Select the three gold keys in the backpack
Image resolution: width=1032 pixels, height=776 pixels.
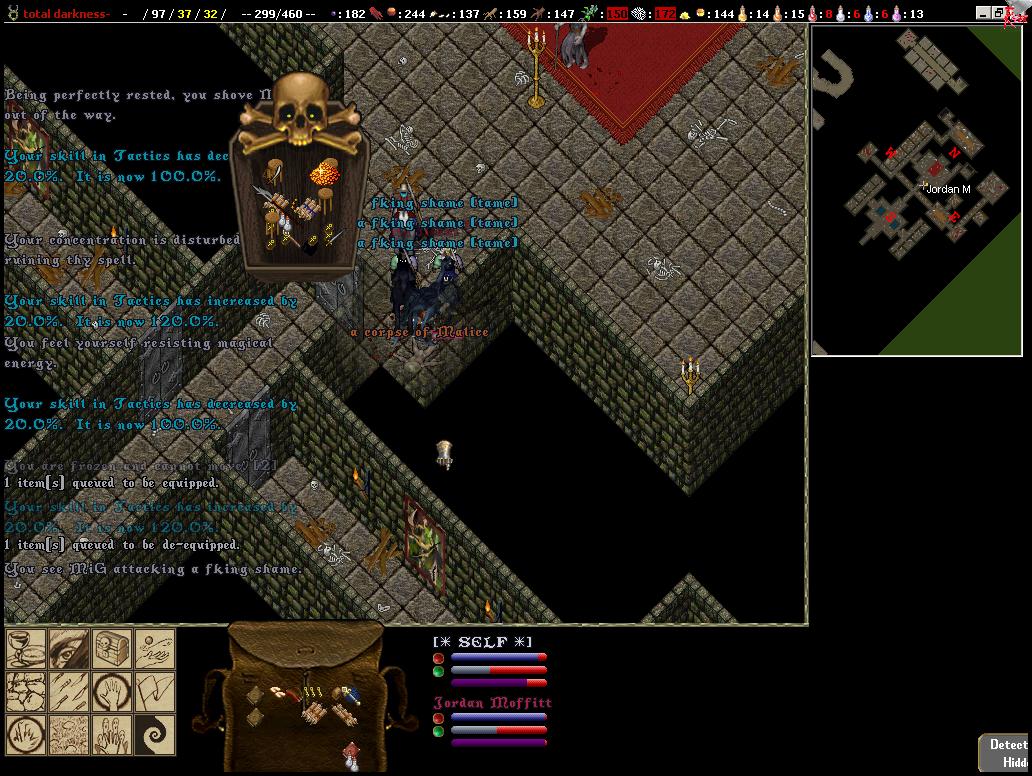[x=312, y=691]
